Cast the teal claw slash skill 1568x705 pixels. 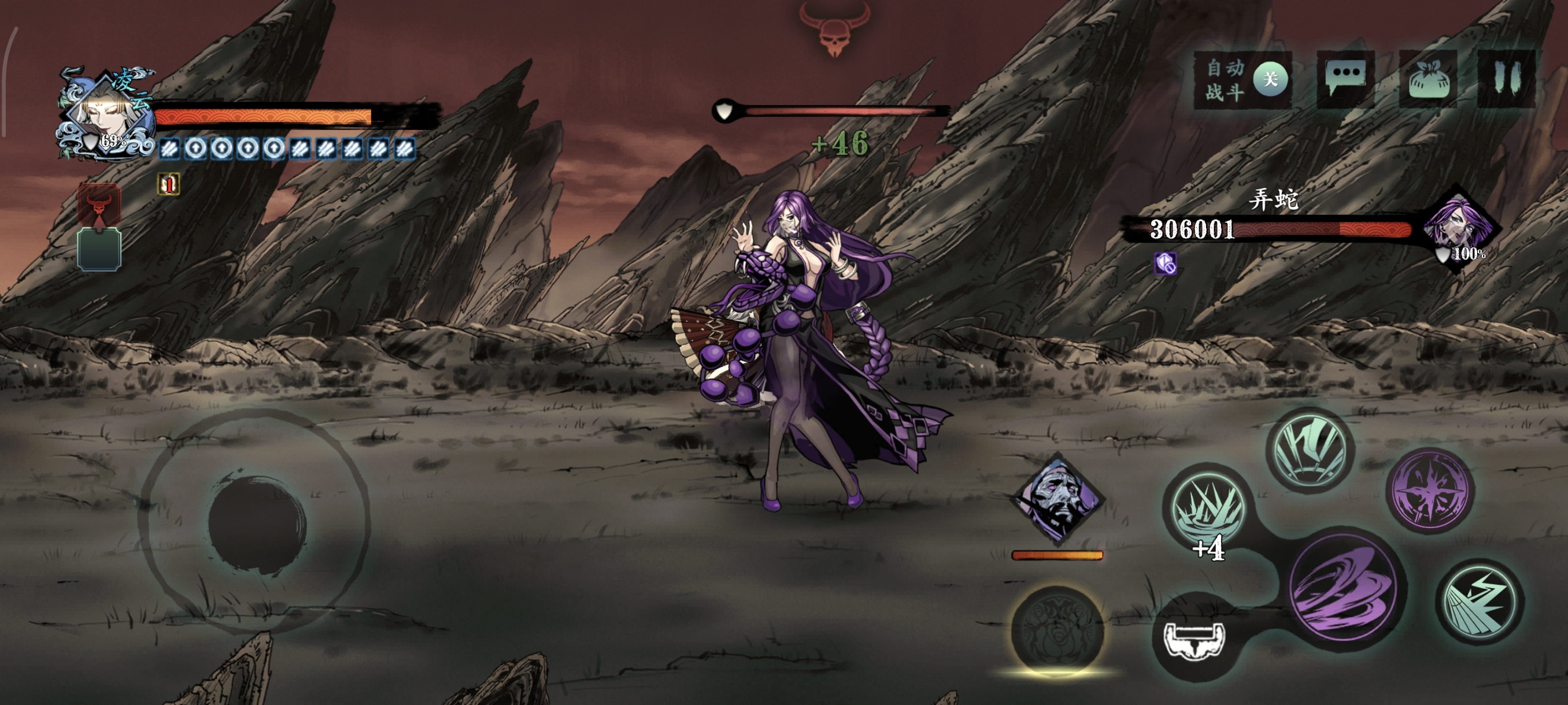pos(1310,448)
